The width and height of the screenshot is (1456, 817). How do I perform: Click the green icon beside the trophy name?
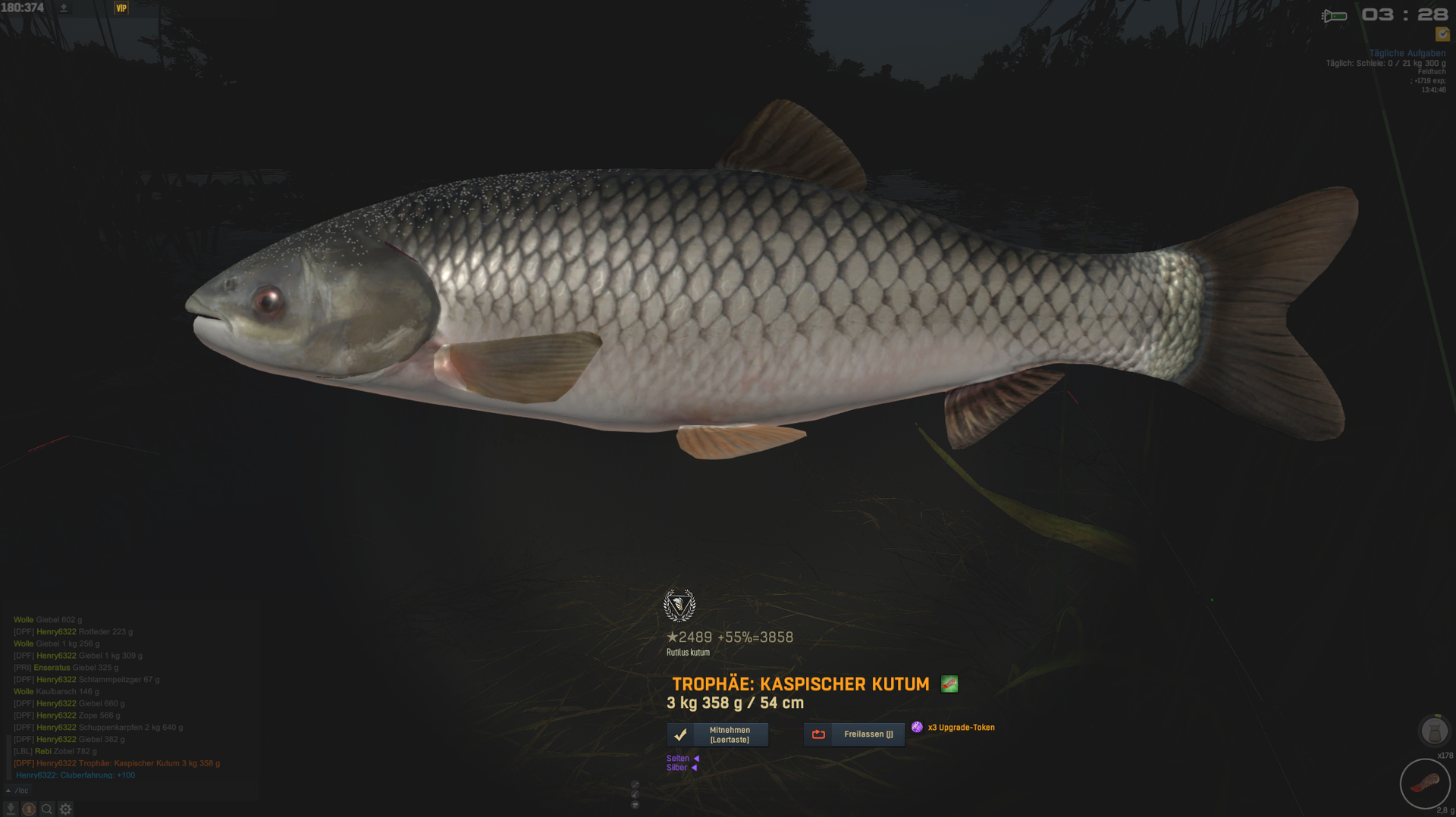949,684
